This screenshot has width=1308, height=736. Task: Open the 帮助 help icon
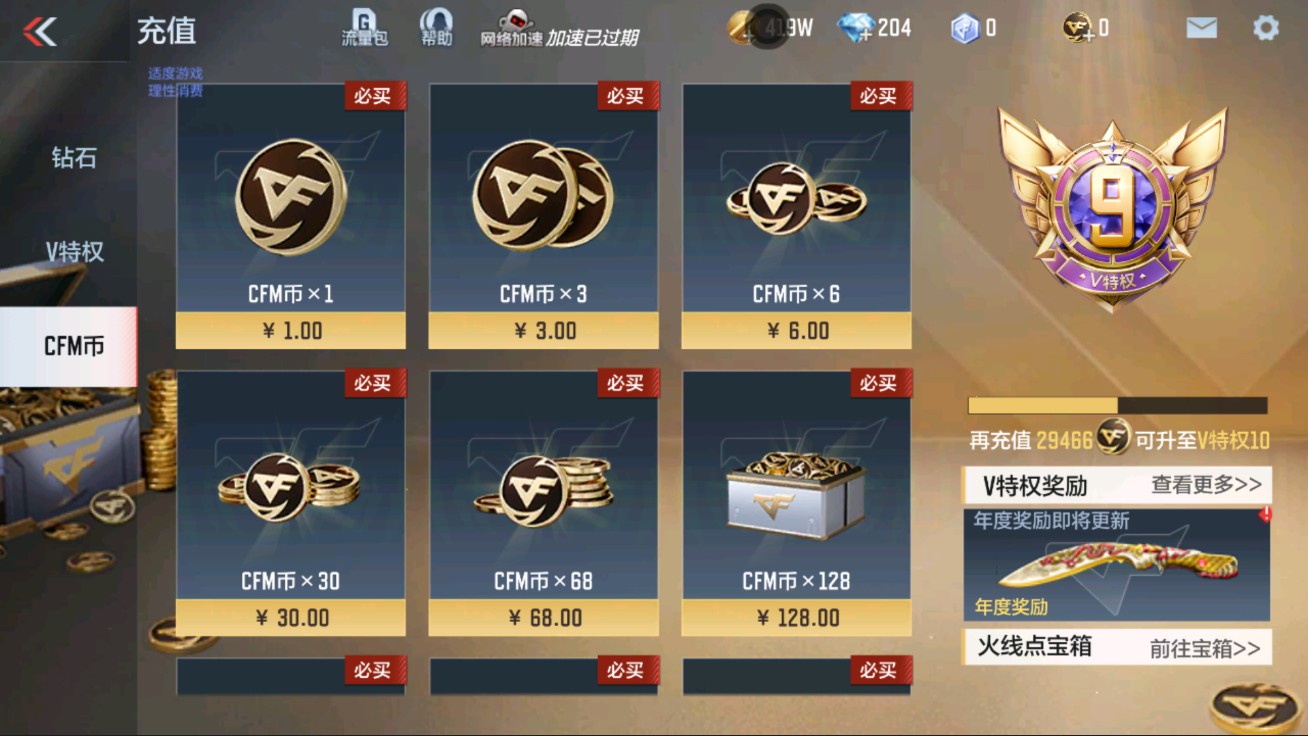point(435,25)
